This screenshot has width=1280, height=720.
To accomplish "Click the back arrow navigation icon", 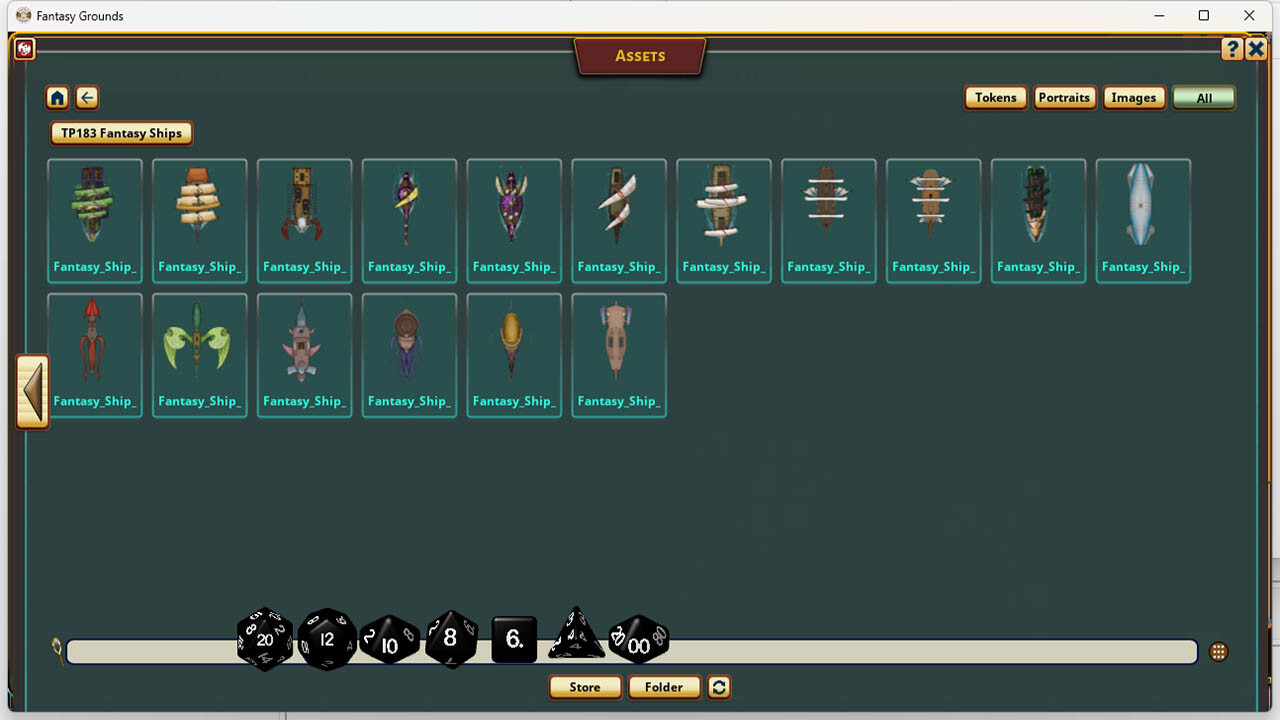I will pos(86,97).
